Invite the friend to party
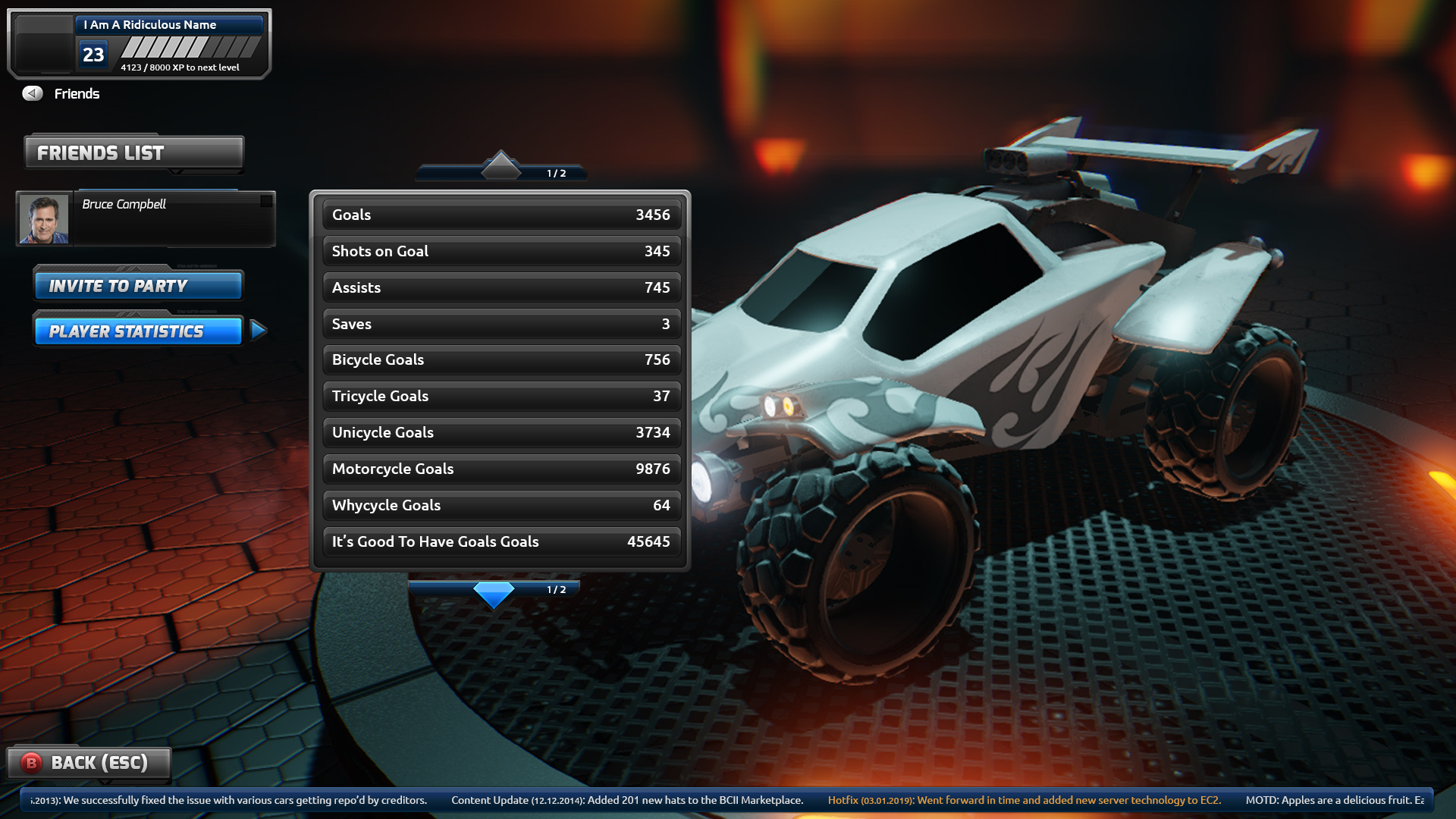 138,286
